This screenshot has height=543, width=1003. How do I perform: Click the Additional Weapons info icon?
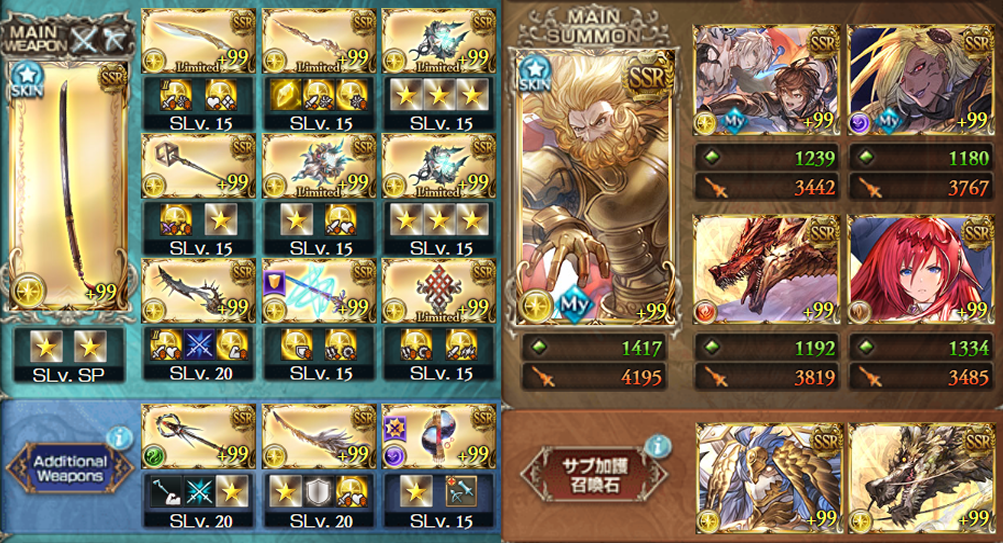(120, 437)
